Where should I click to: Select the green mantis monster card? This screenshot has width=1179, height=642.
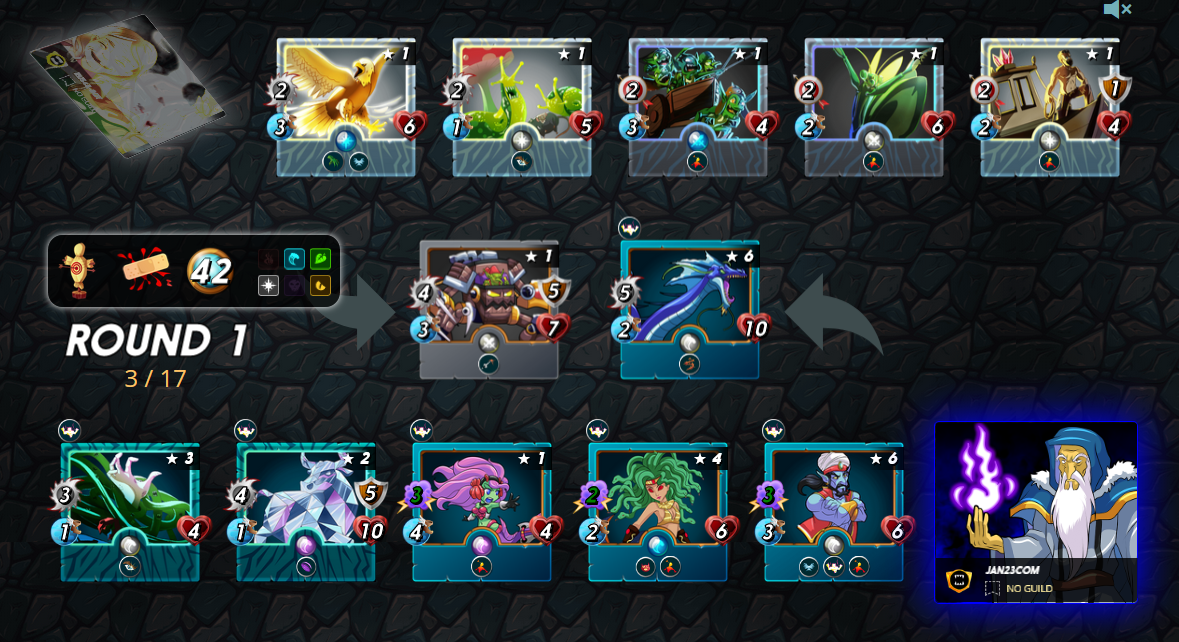tap(873, 105)
